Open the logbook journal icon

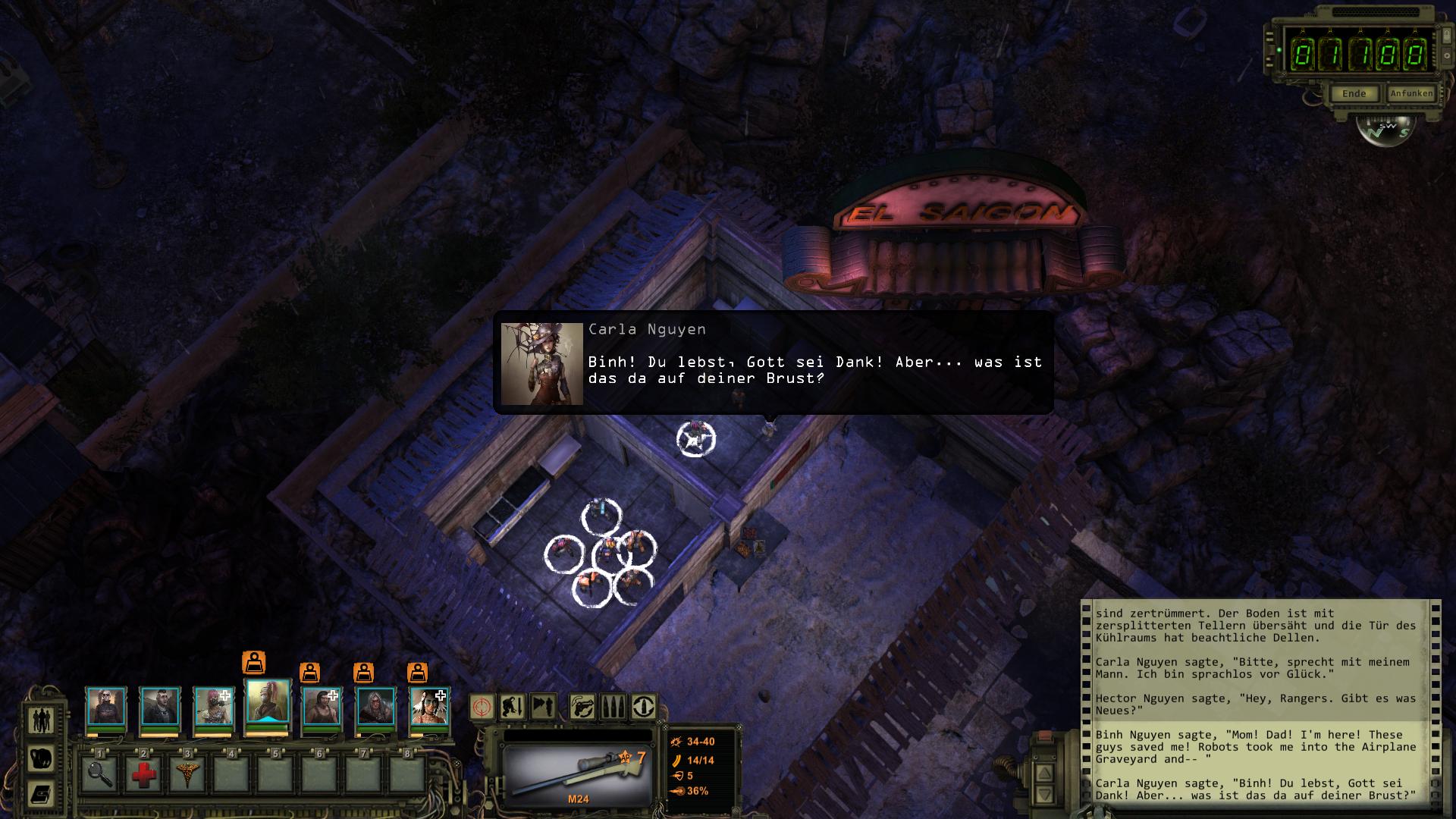pos(41,794)
